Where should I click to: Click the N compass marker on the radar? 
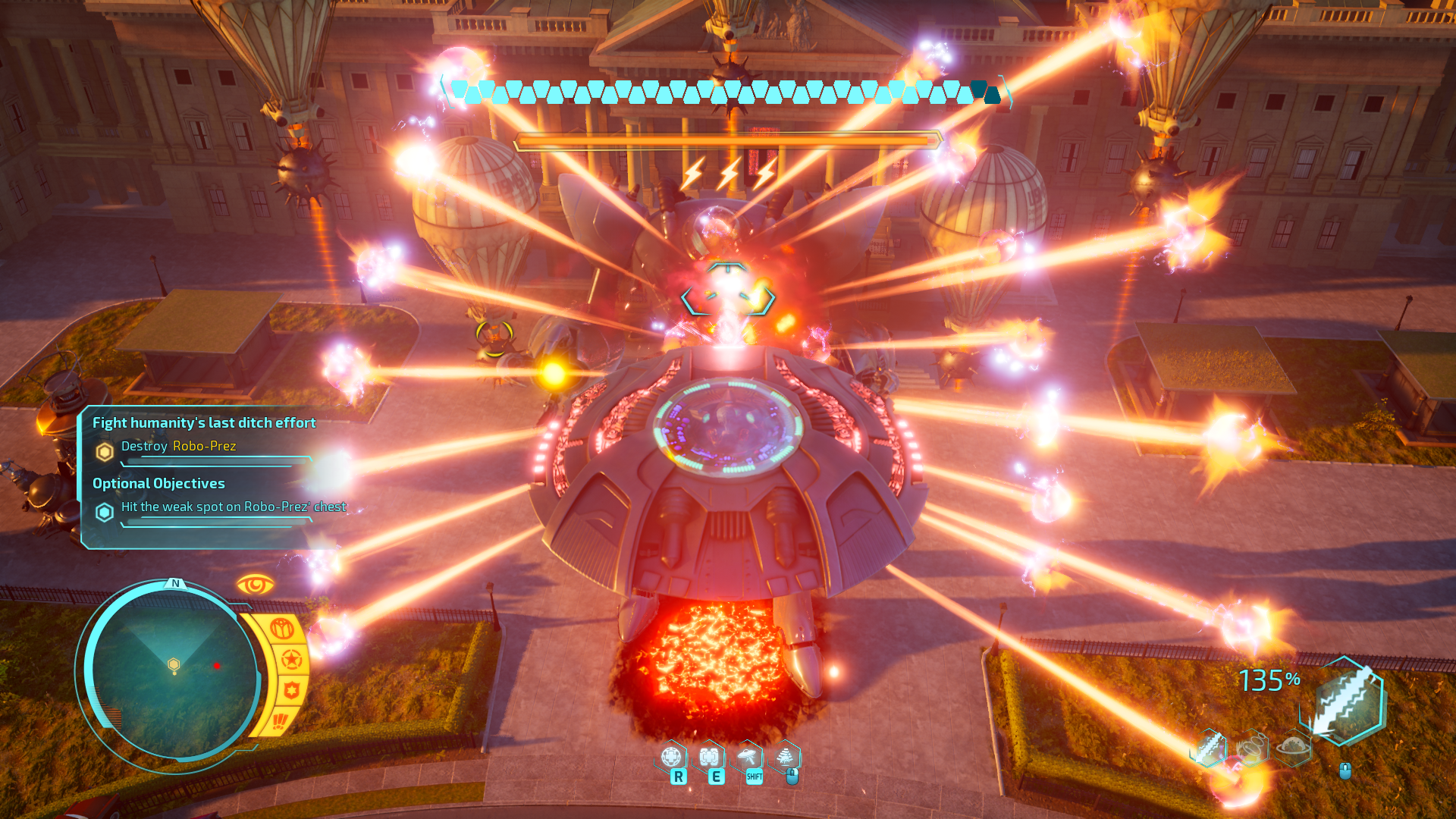(x=176, y=583)
